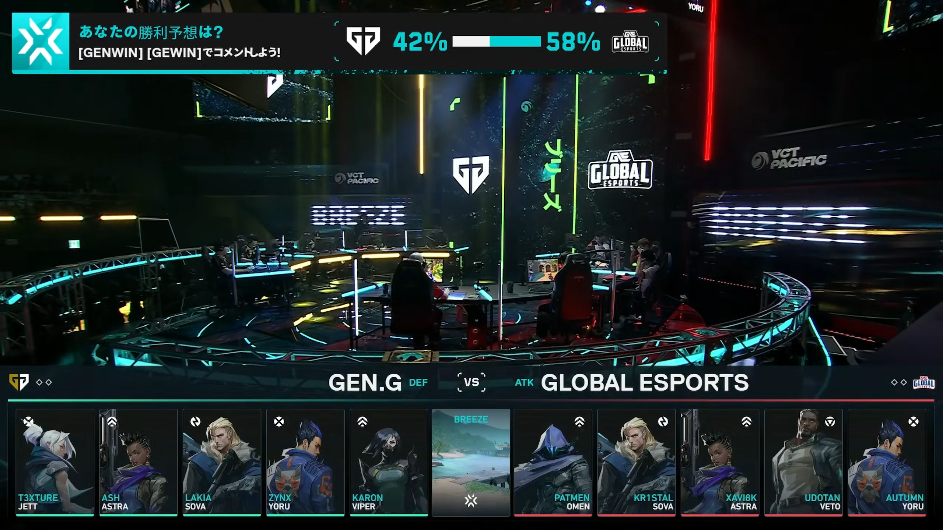This screenshot has height=530, width=943.
Task: Click Zynx's Yoru player card
Action: tap(304, 462)
